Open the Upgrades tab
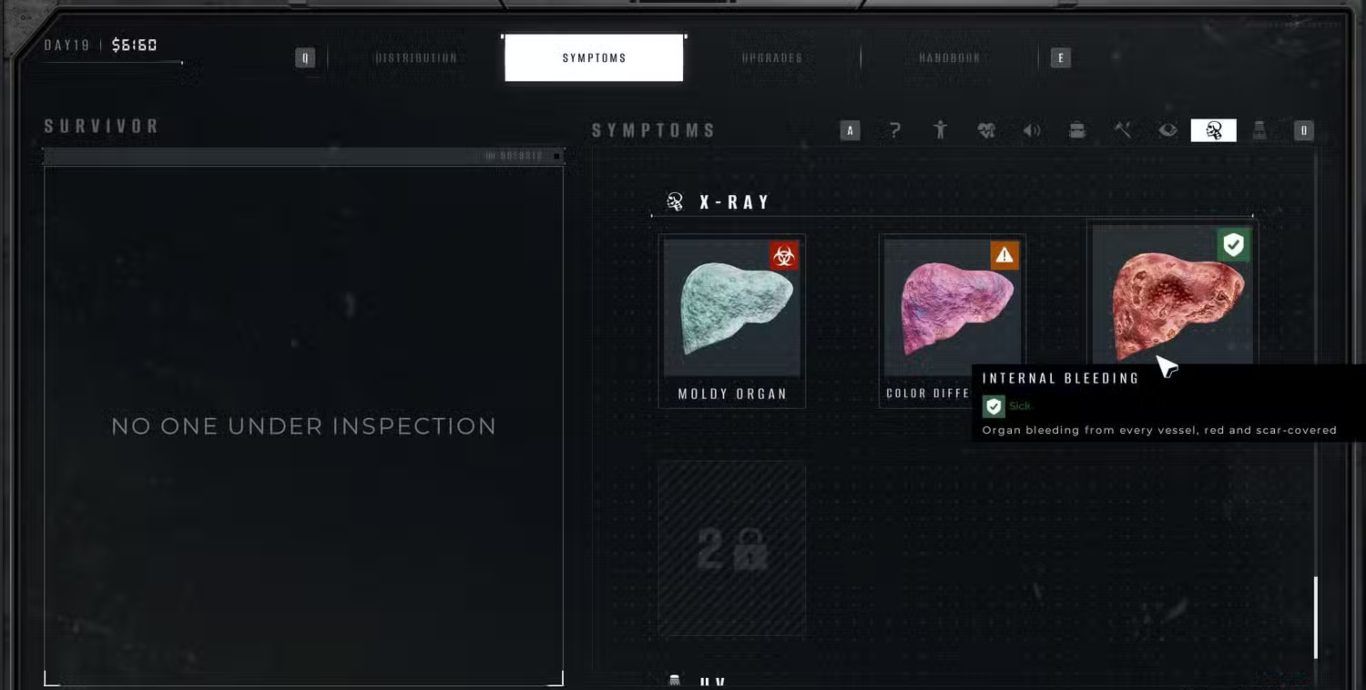 (x=772, y=58)
